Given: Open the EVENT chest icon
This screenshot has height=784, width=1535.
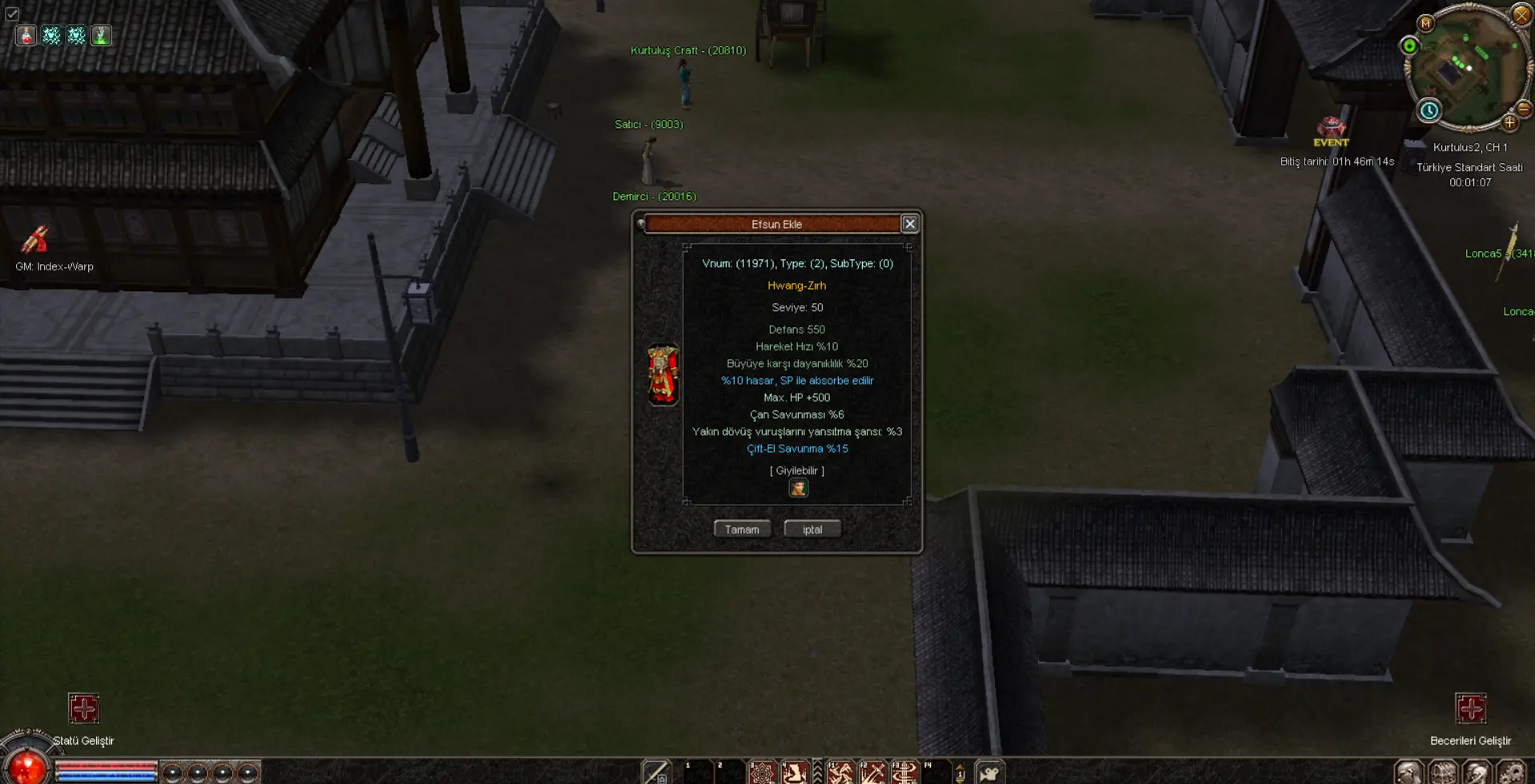Looking at the screenshot, I should point(1331,128).
